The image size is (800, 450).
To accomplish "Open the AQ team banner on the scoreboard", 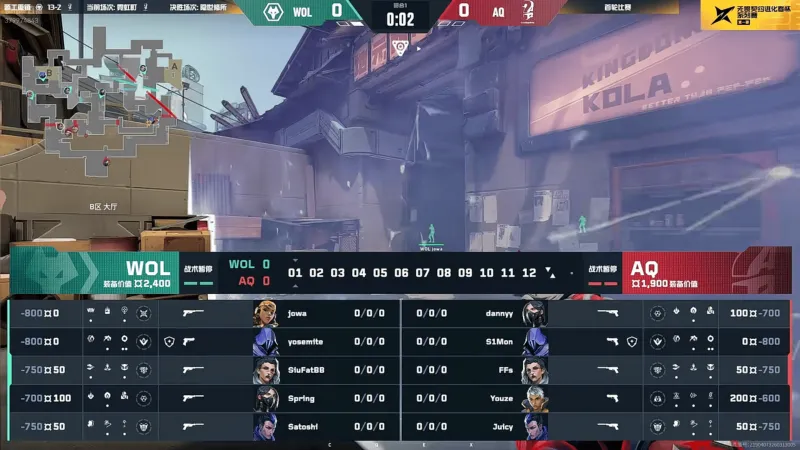I will 700,272.
